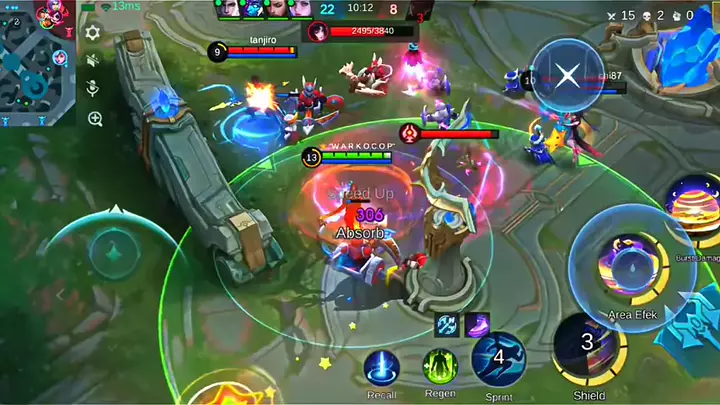Activate the Recall spell
Viewport: 720px width, 405px height.
tap(381, 368)
